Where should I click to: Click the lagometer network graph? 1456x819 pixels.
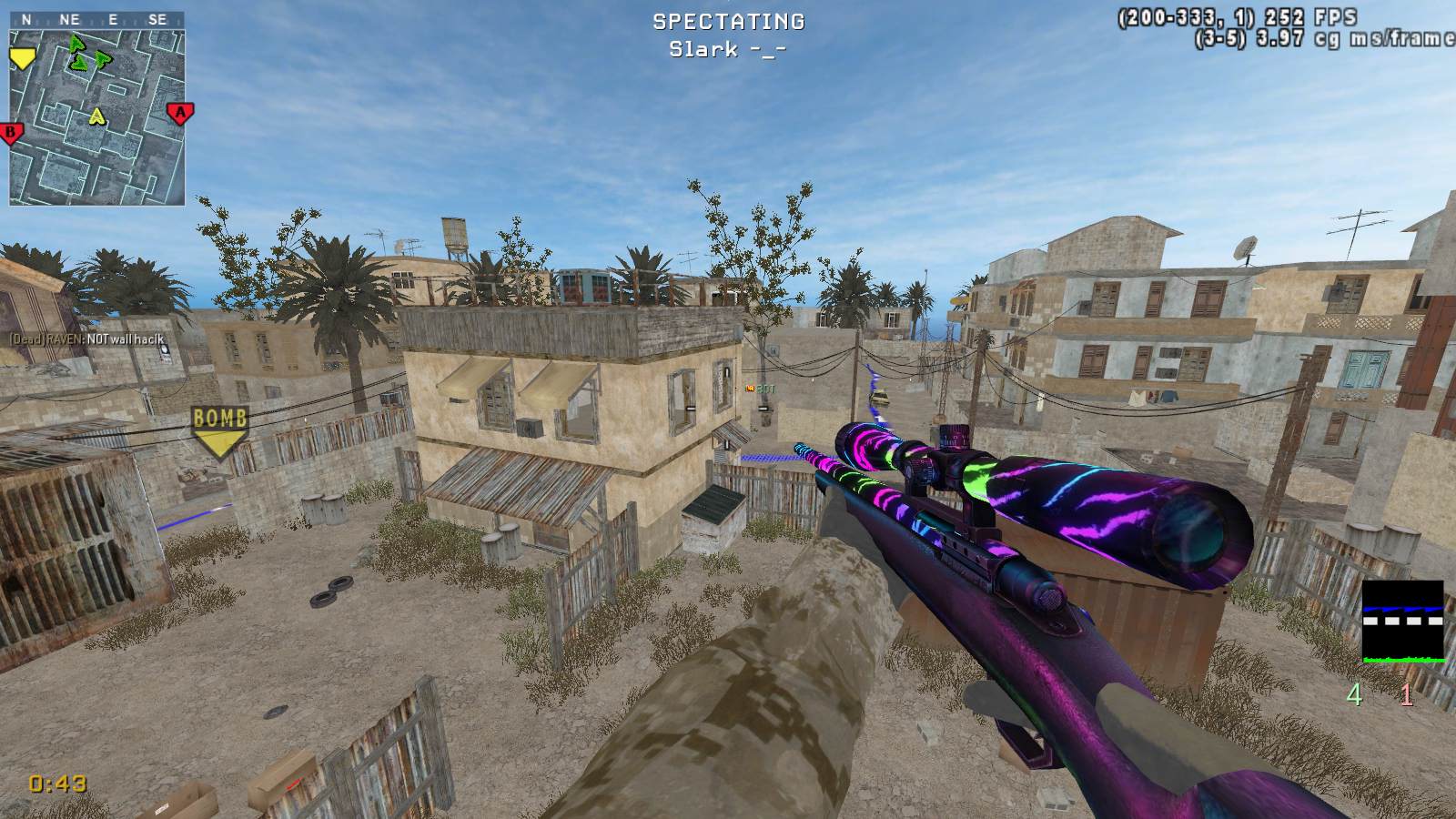tap(1402, 622)
